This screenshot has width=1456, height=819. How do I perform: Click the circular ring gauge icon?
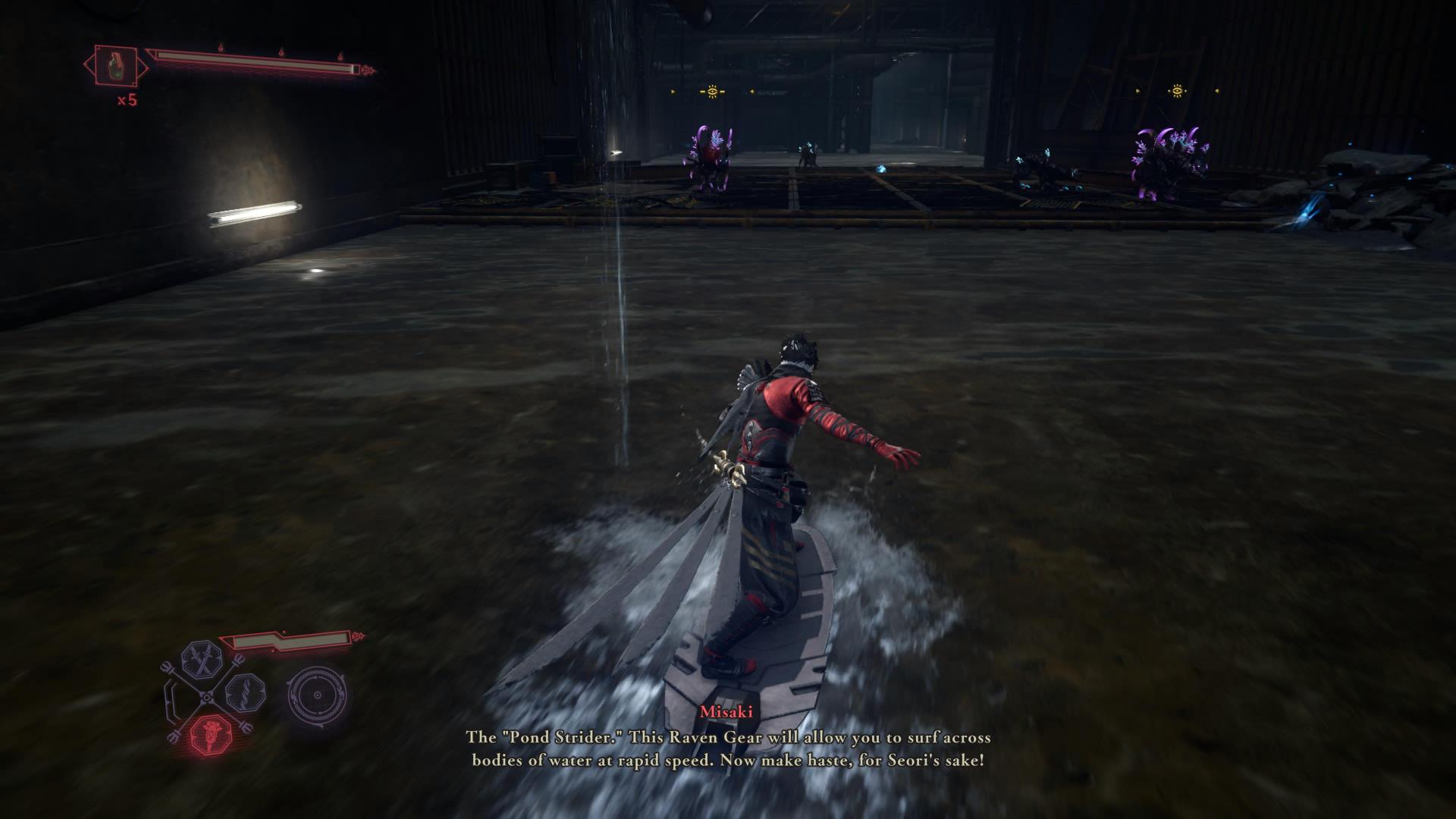tap(317, 694)
